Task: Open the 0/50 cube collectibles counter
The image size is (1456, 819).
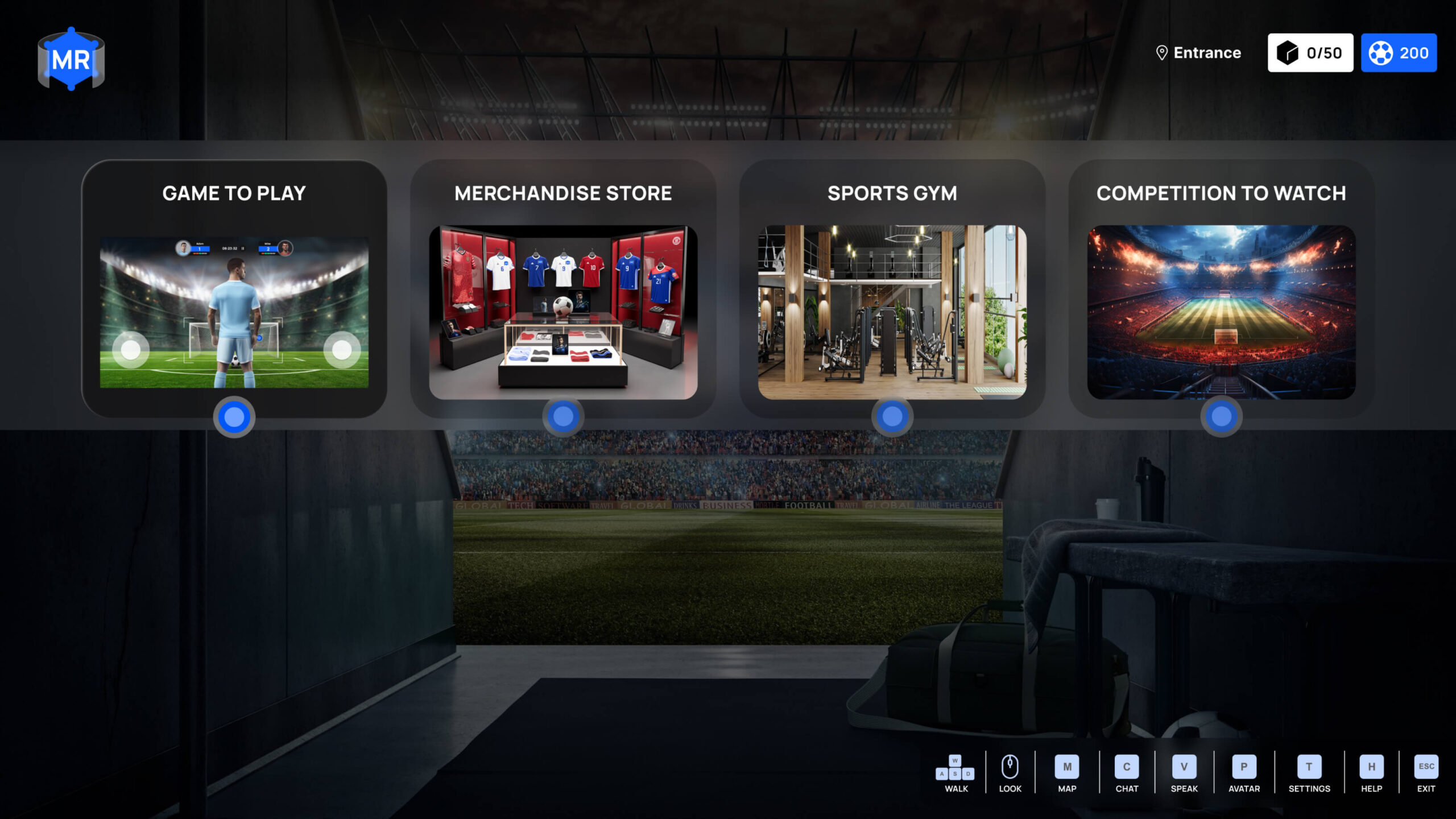Action: pyautogui.click(x=1310, y=53)
